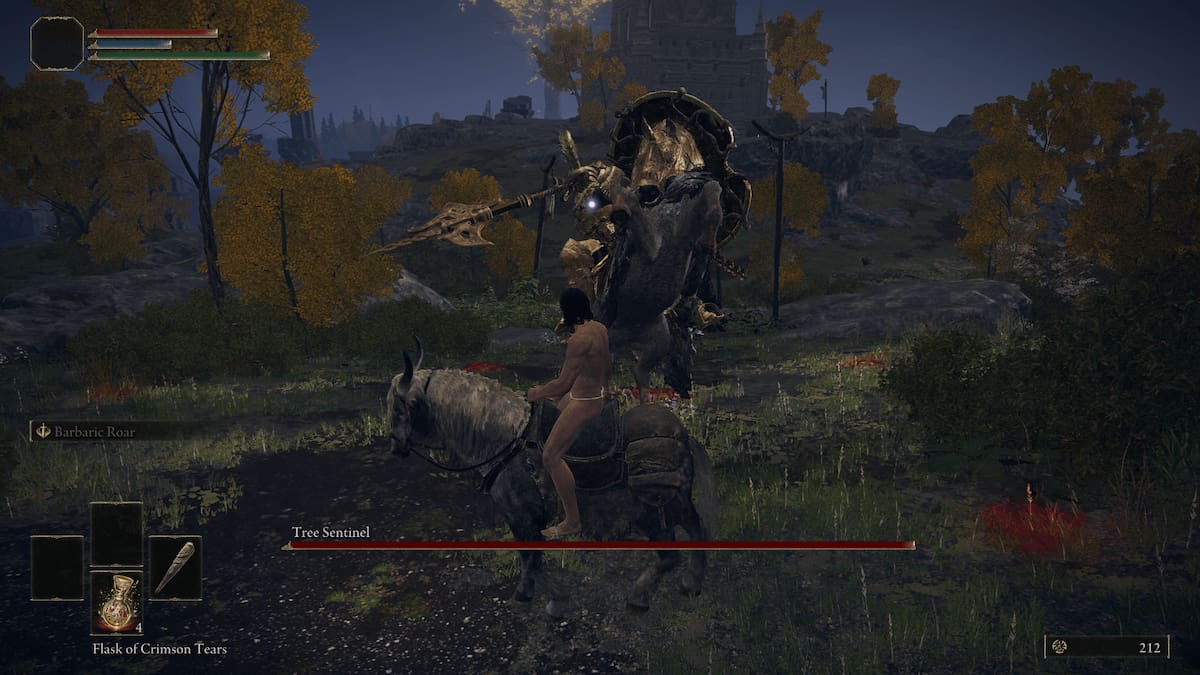The width and height of the screenshot is (1200, 675).
Task: Click the status emblem beside the health bar
Action: pos(57,44)
